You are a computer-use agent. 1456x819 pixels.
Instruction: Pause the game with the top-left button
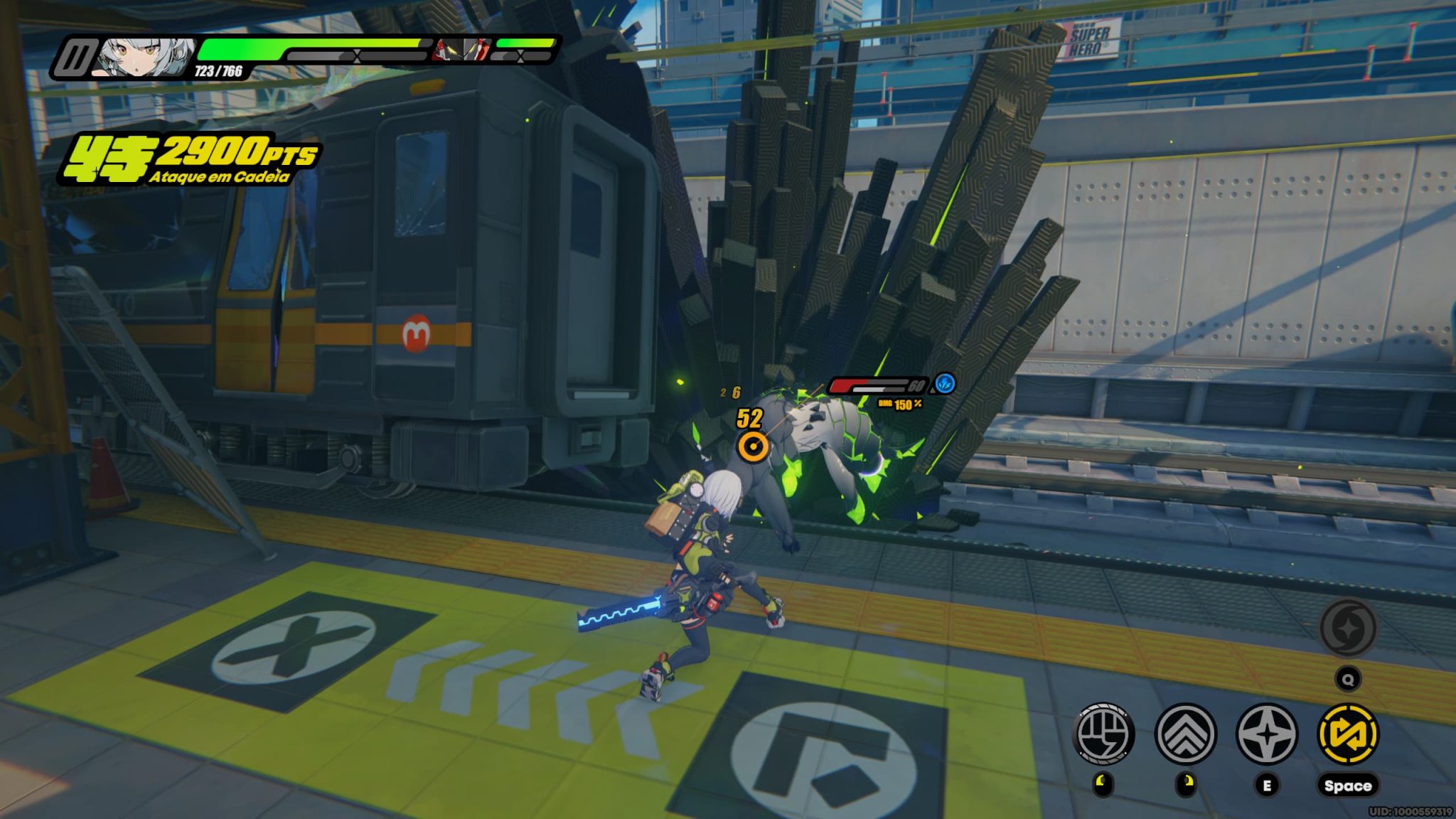click(x=73, y=58)
